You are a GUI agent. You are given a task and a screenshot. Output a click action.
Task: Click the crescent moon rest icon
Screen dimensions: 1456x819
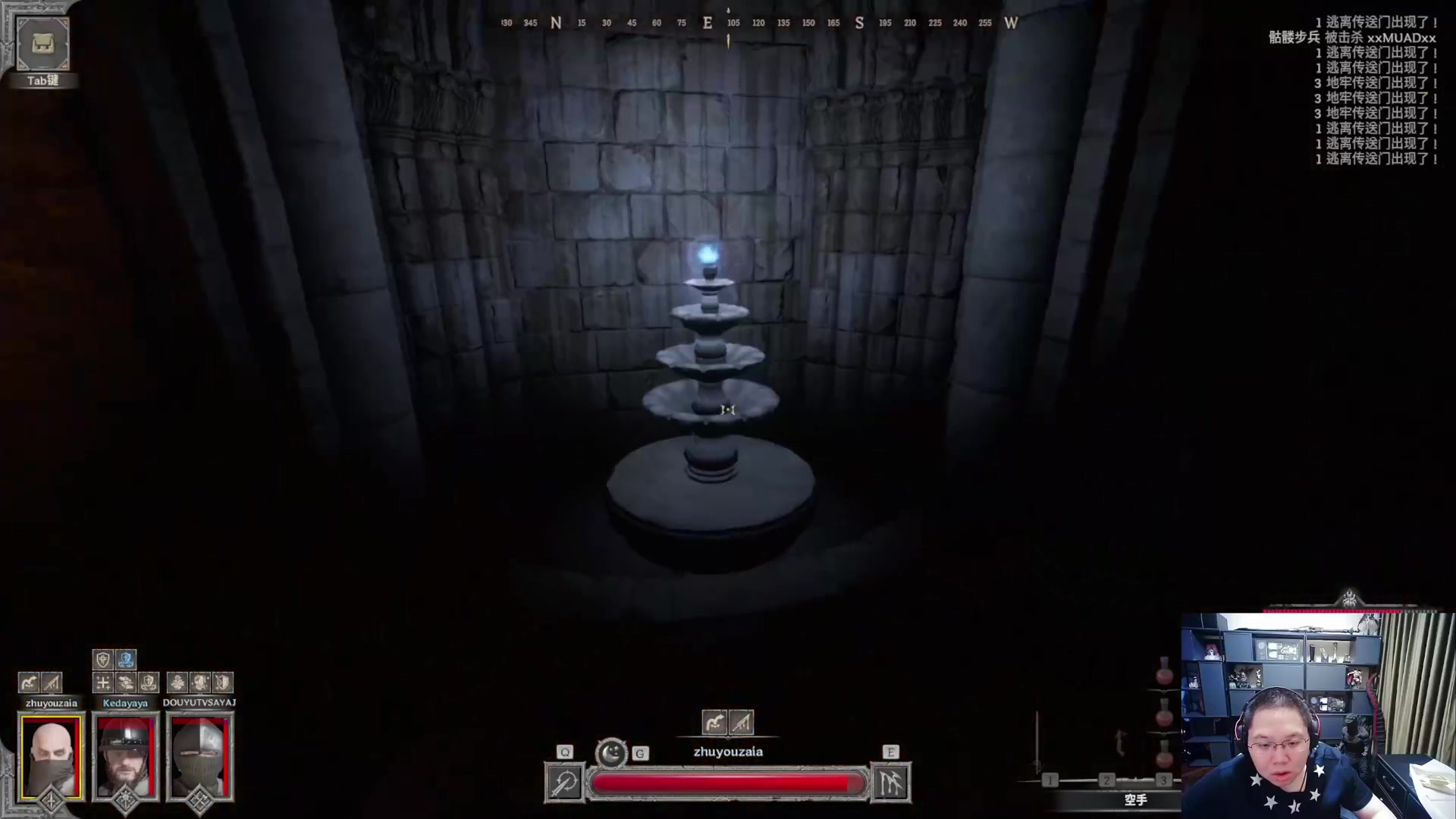tap(611, 753)
